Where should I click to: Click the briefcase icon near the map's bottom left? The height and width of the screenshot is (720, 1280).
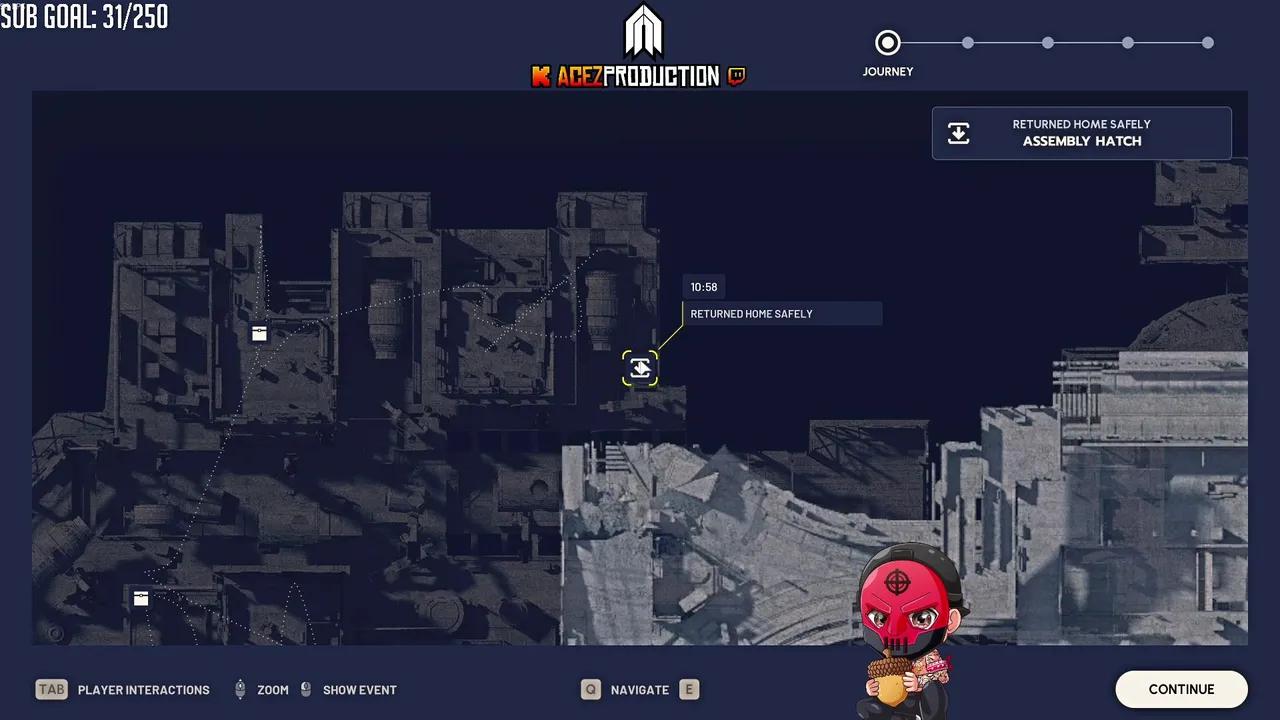pyautogui.click(x=140, y=598)
